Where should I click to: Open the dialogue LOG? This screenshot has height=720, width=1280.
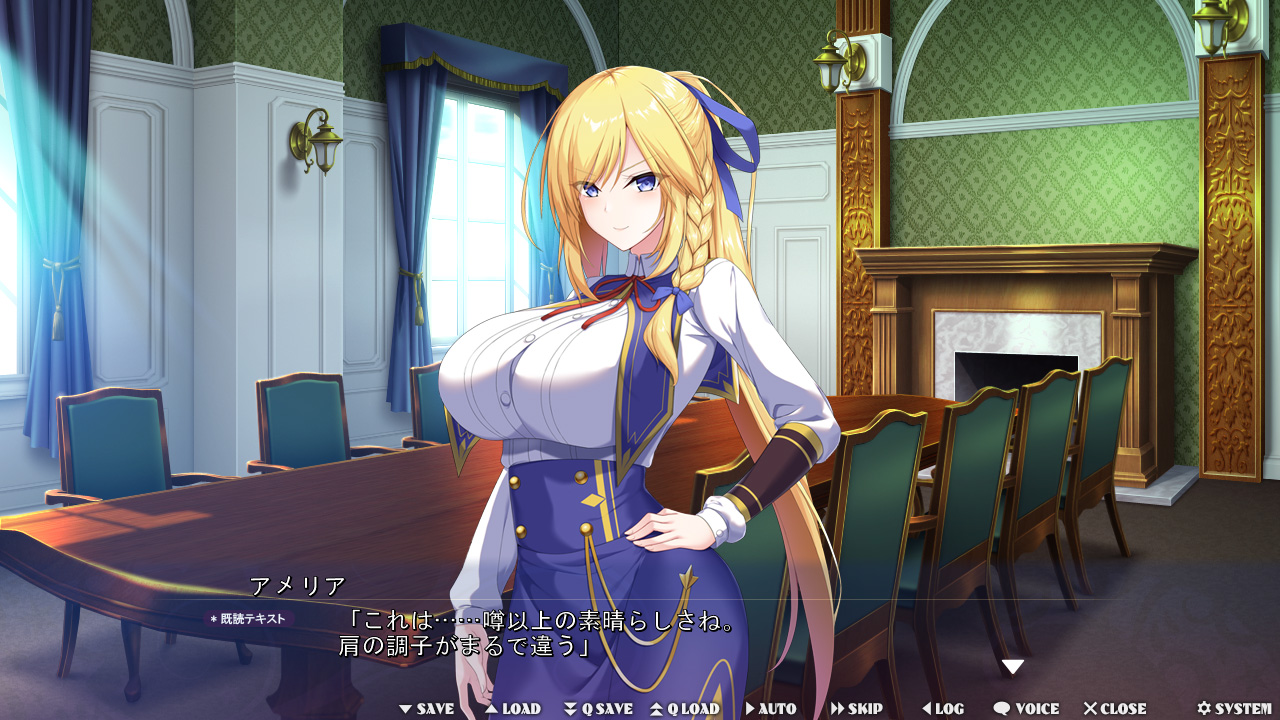[943, 709]
